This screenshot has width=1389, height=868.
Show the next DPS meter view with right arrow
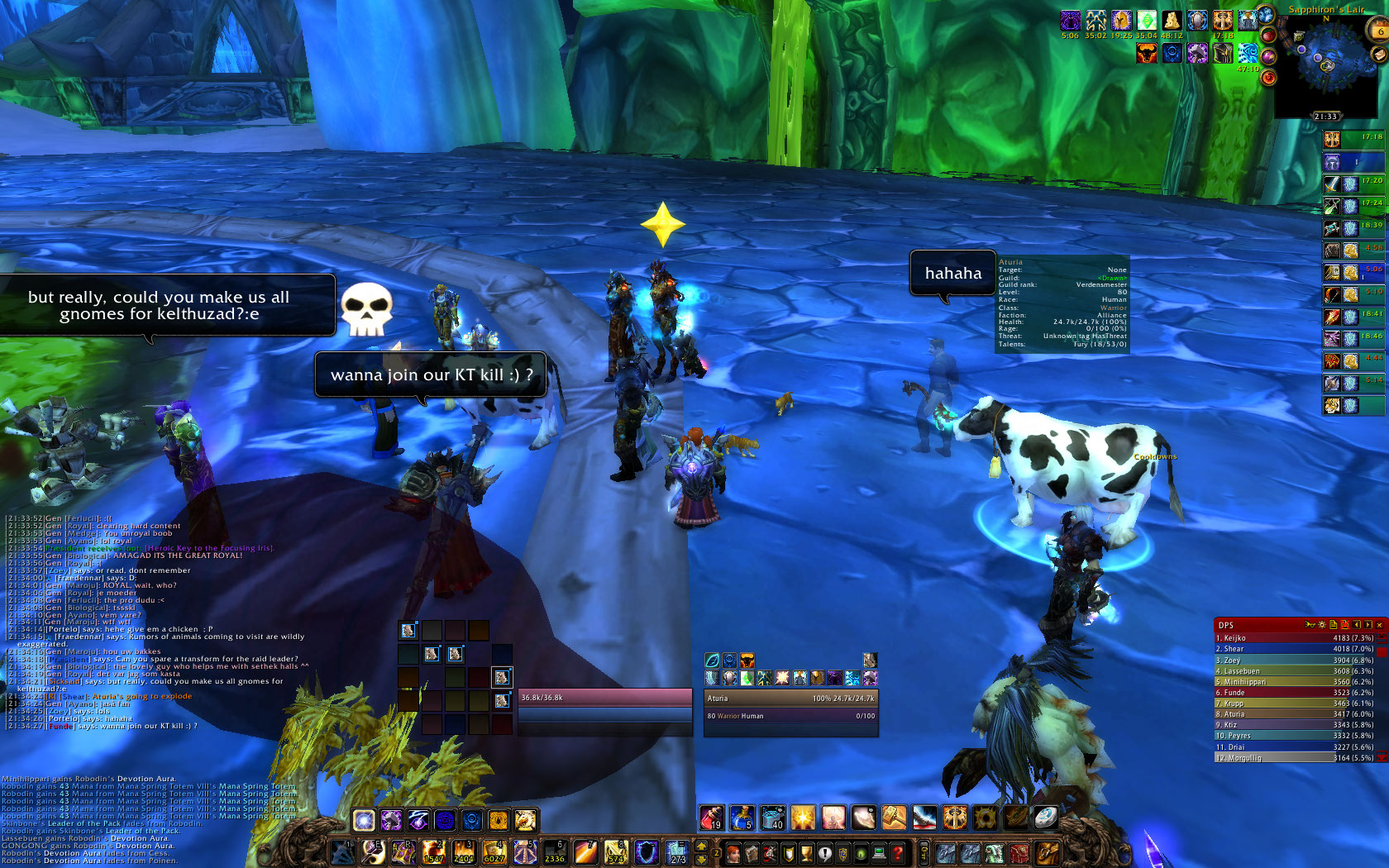coord(1368,625)
